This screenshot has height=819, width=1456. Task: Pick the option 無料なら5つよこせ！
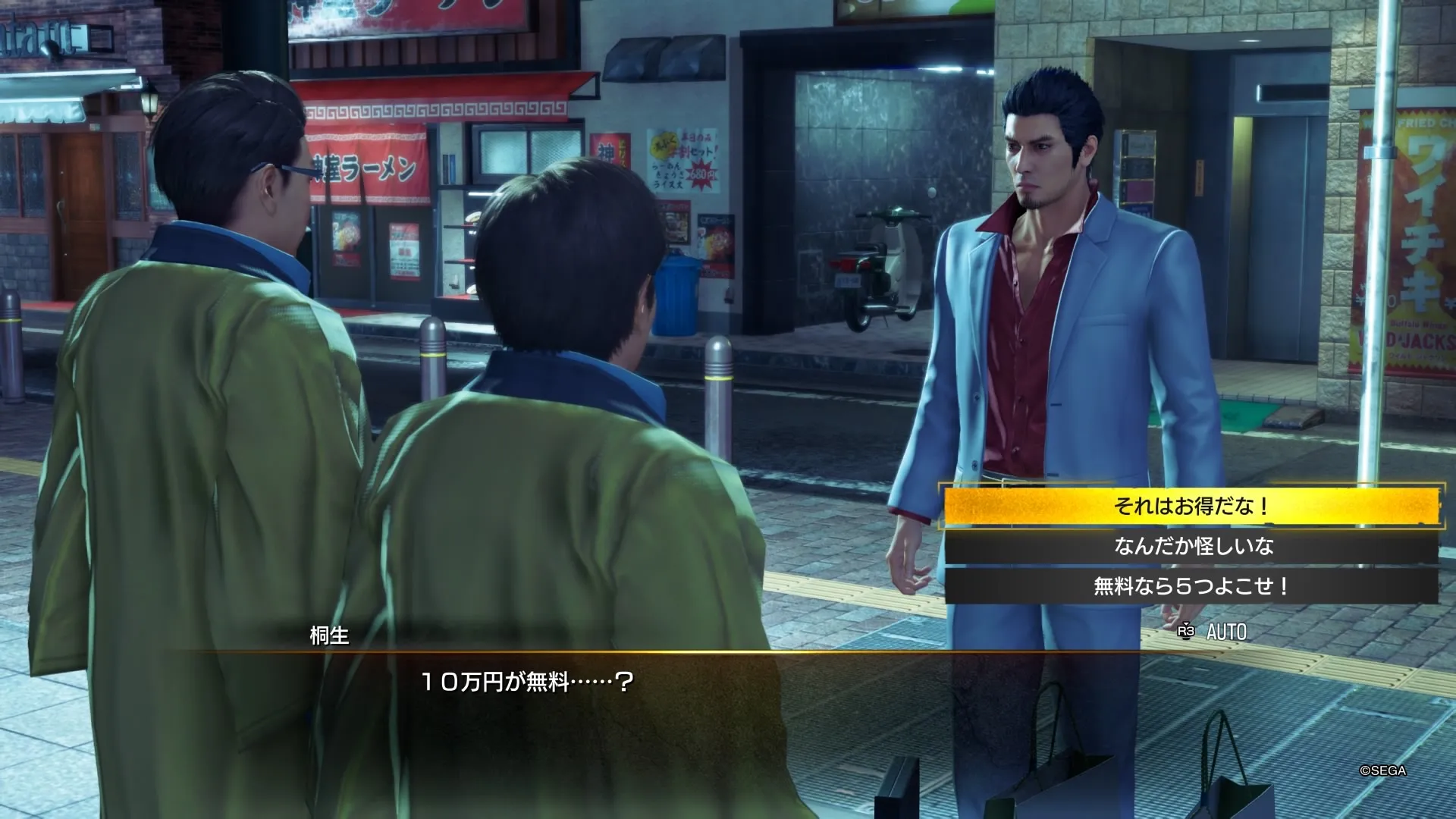pos(1191,586)
